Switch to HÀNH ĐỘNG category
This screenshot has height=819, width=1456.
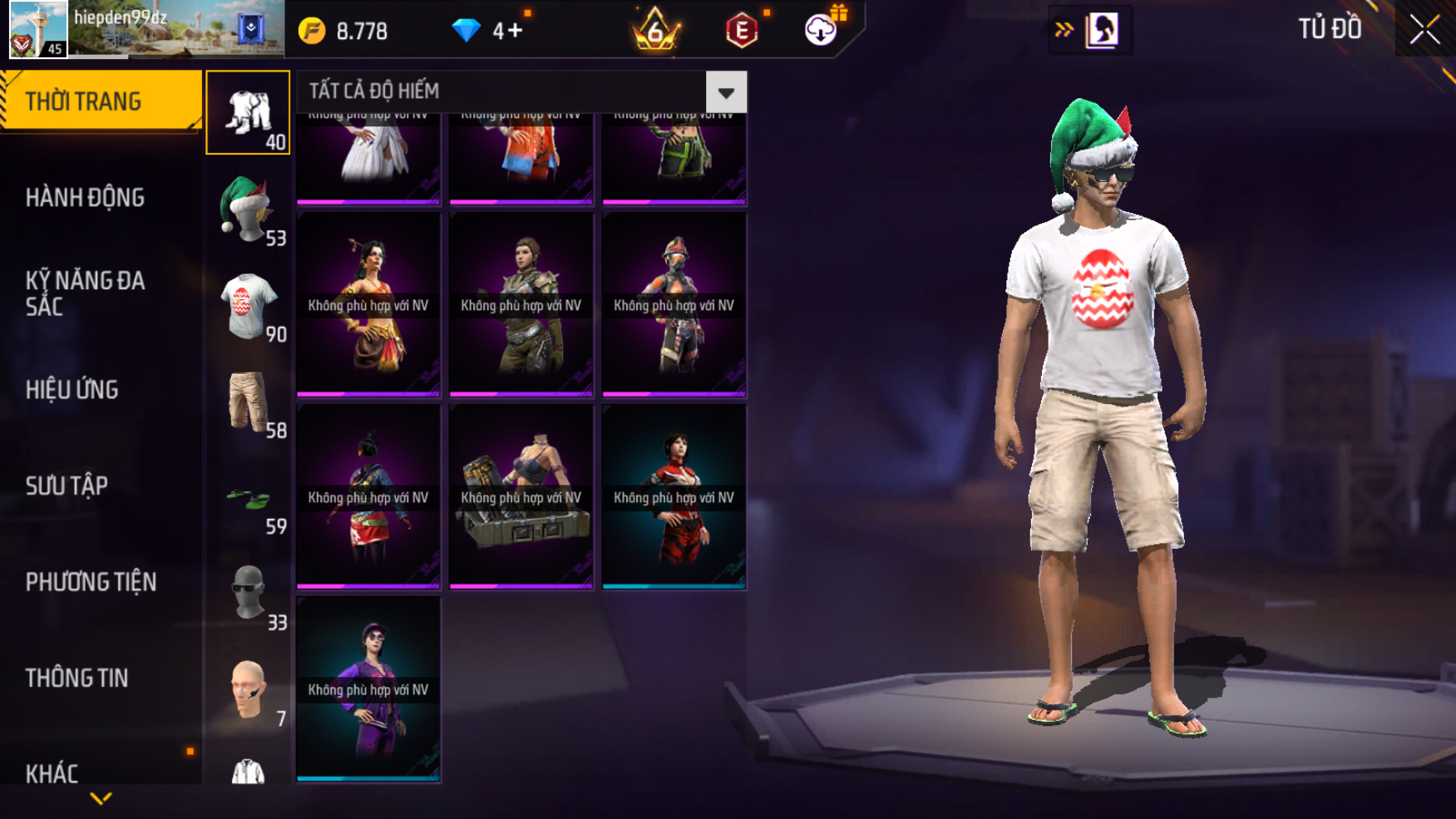85,198
